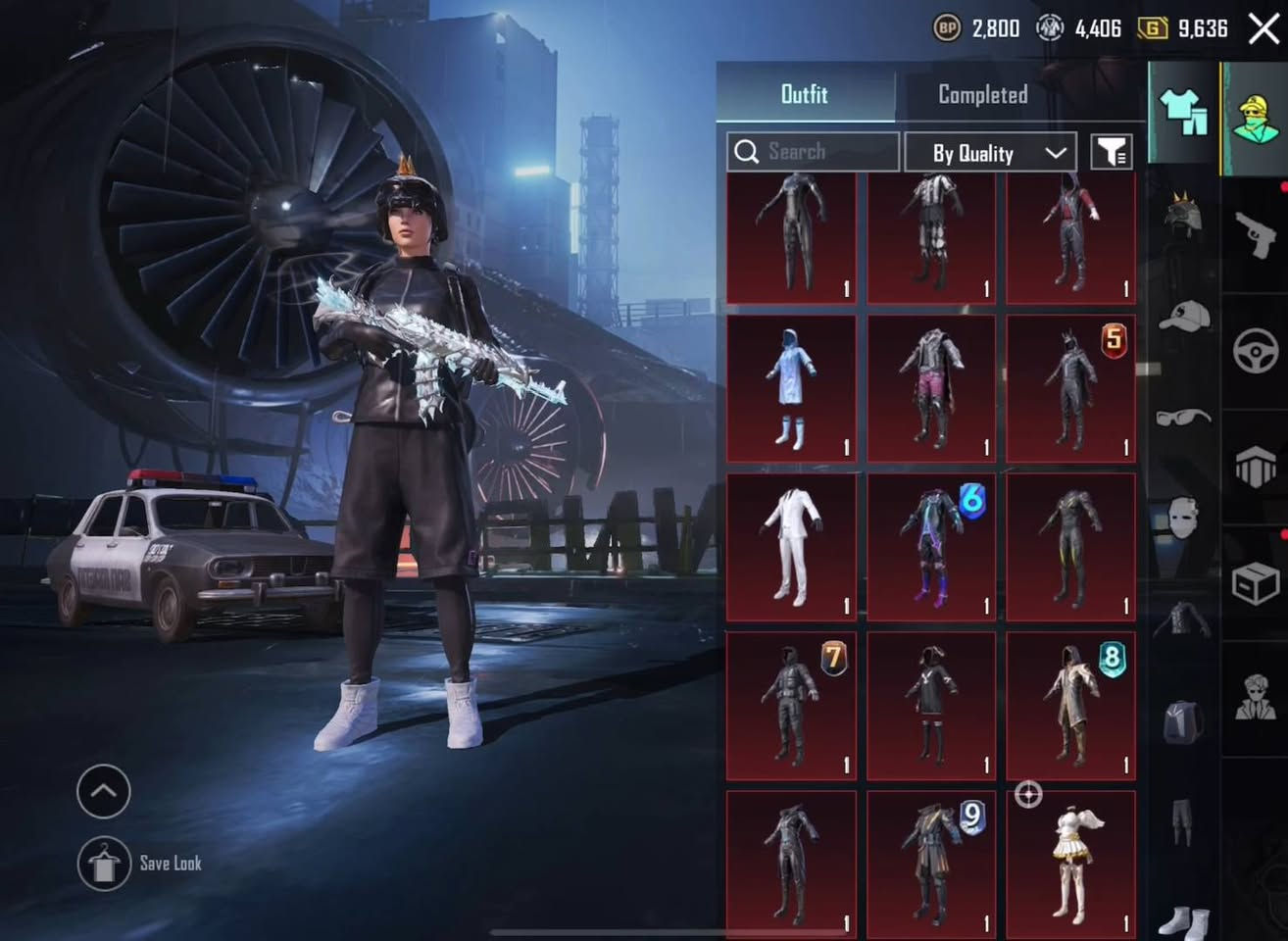Click the outfit Search field

(813, 152)
